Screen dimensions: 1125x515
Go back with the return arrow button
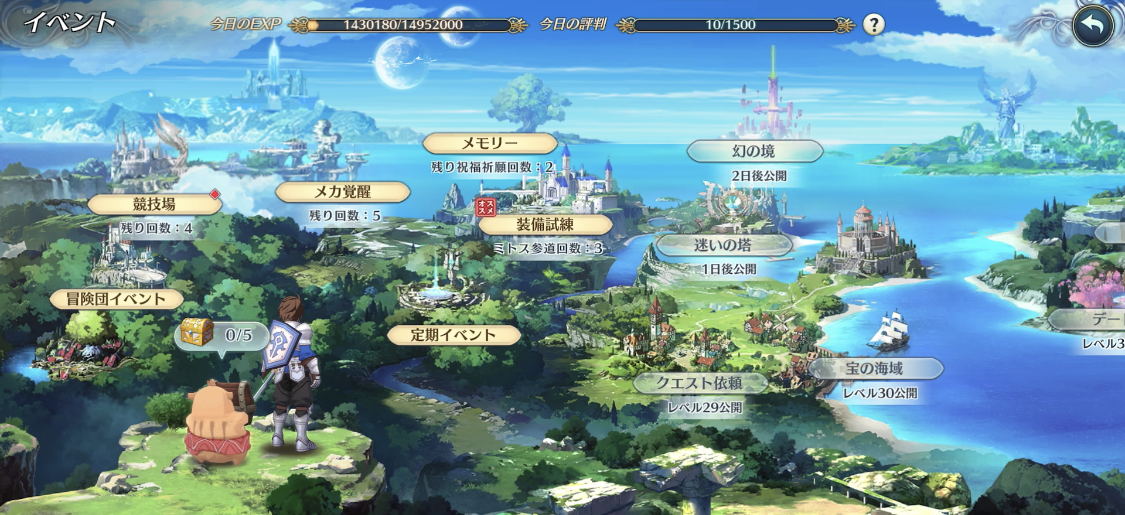pyautogui.click(x=1092, y=27)
